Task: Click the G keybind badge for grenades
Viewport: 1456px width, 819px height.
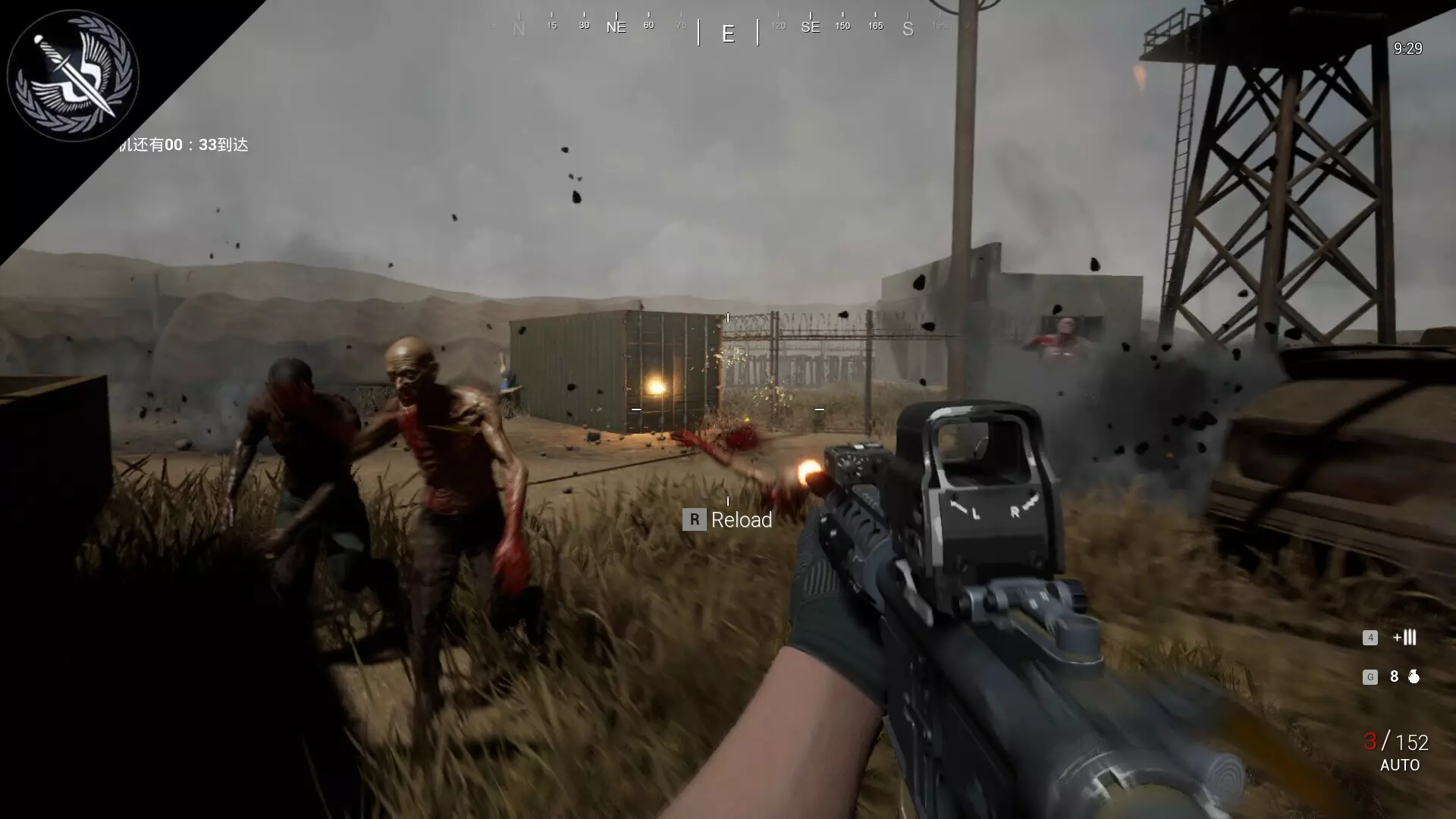Action: point(1370,676)
